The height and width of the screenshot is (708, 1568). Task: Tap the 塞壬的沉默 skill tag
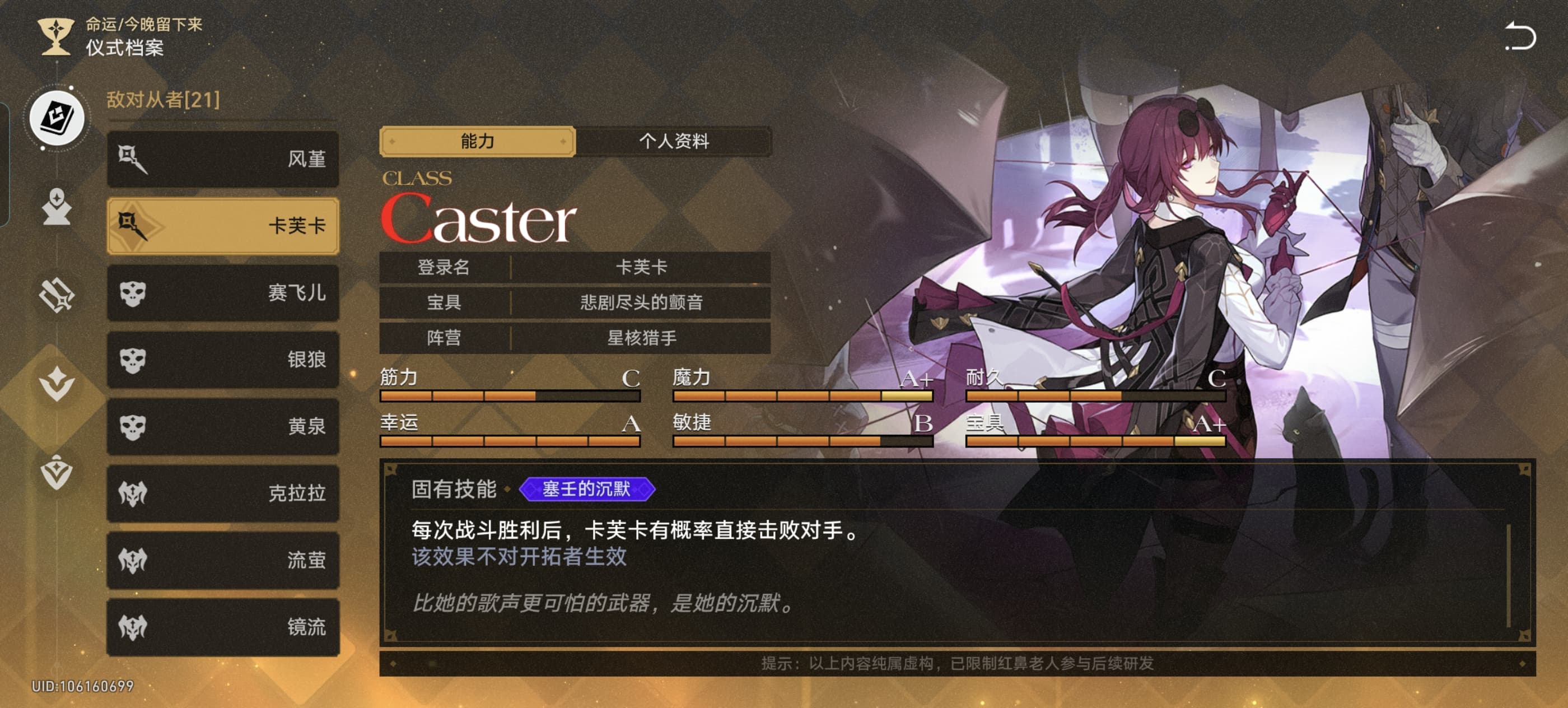pos(586,489)
